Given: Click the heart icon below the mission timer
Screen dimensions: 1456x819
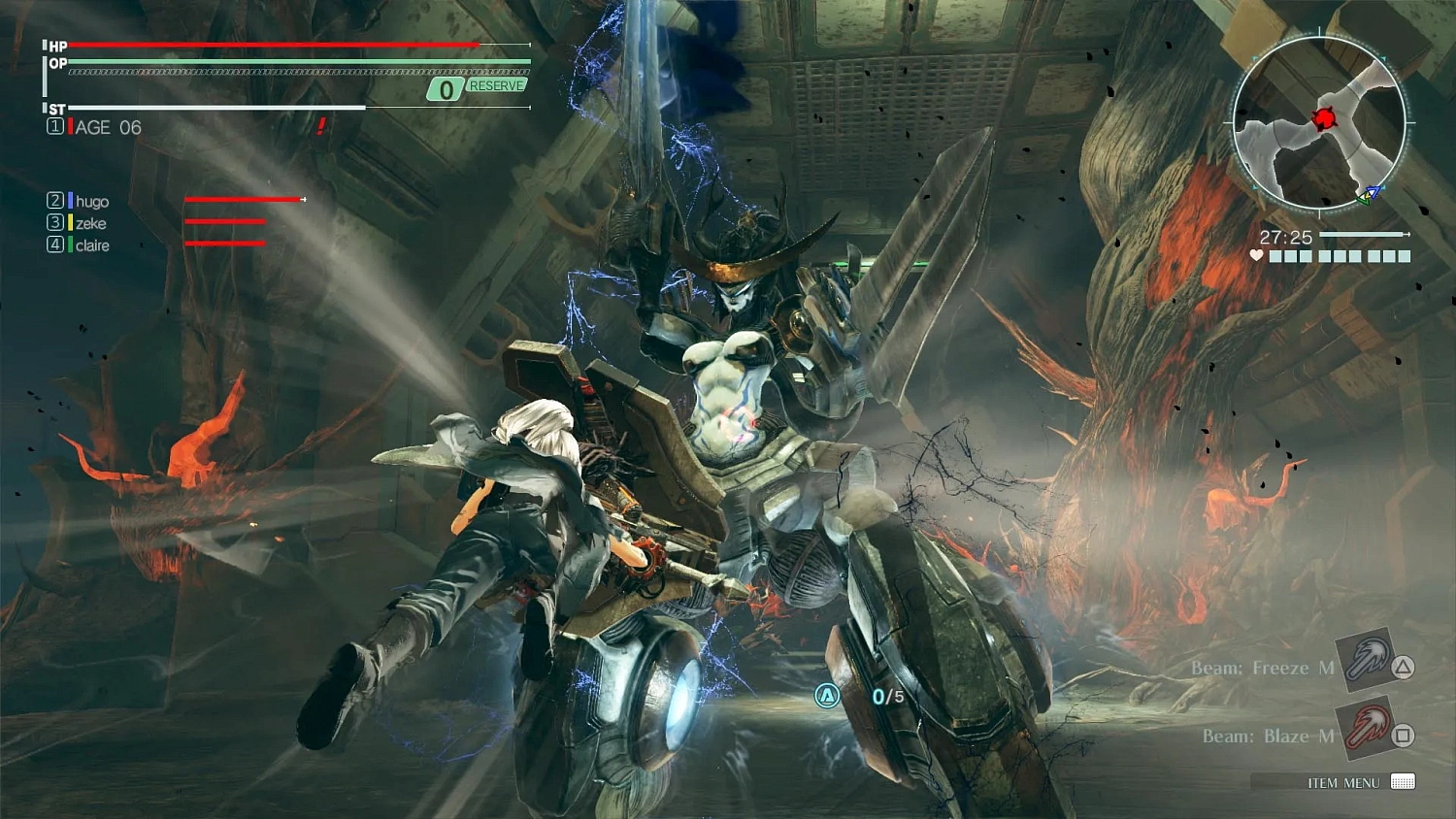Looking at the screenshot, I should (x=1256, y=256).
